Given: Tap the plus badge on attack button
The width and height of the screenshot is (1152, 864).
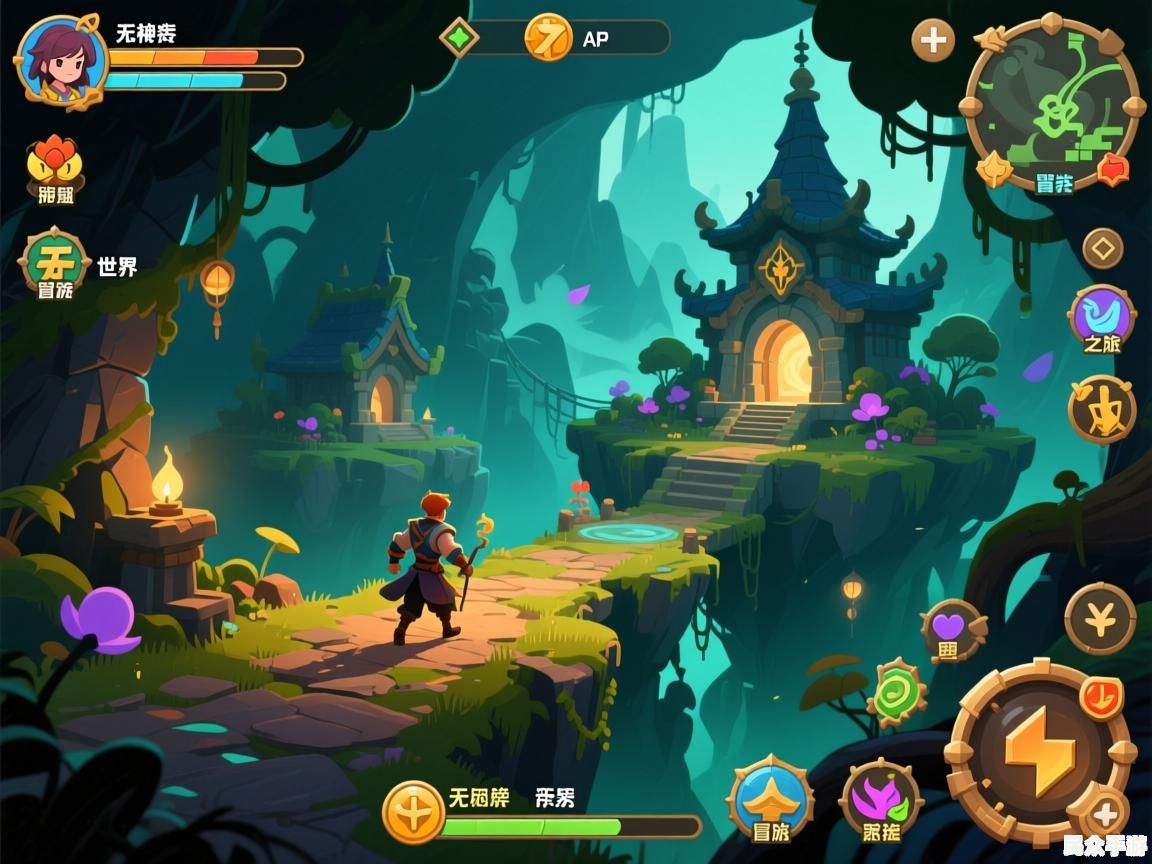Looking at the screenshot, I should pos(1107,815).
